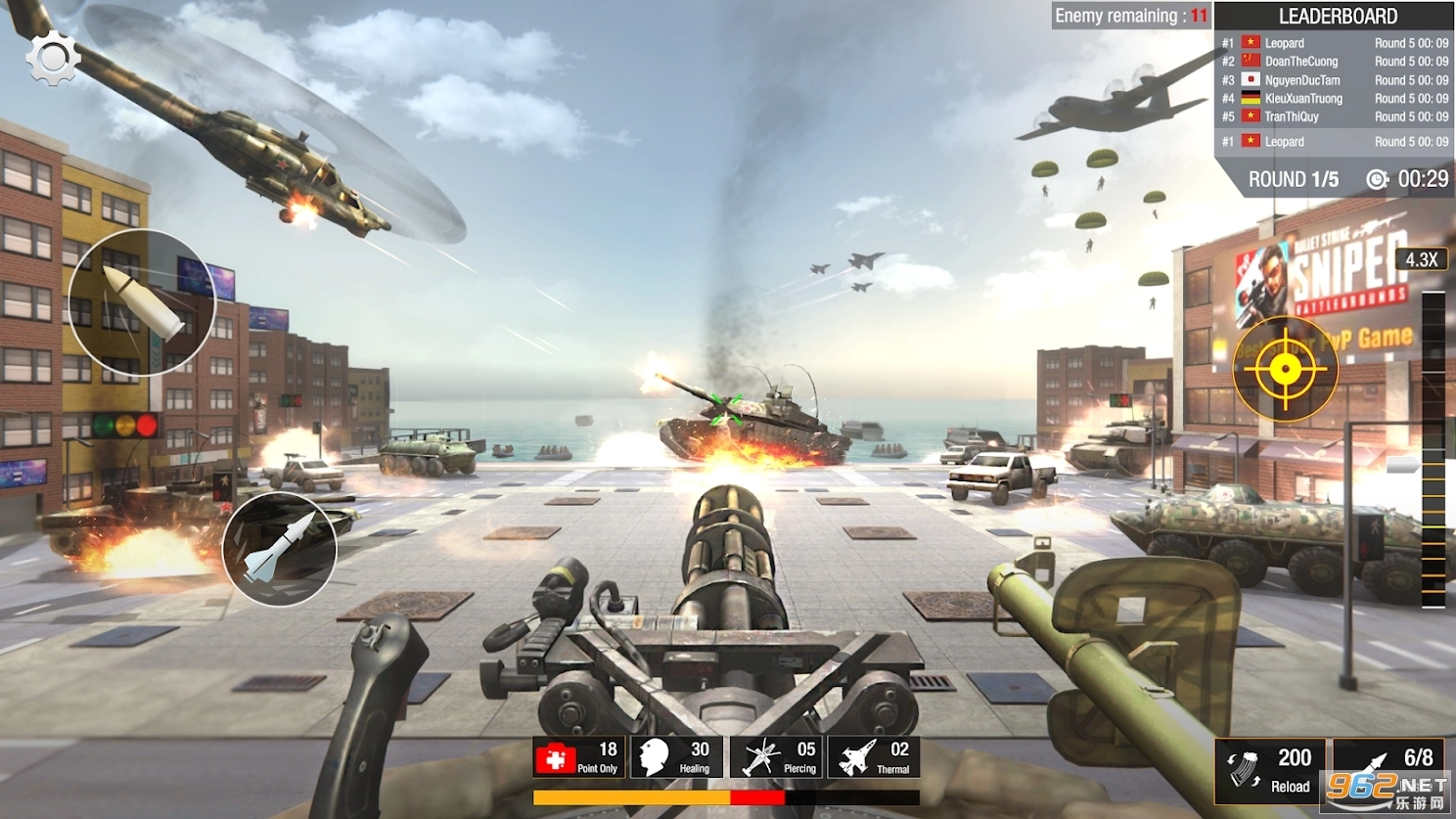The image size is (1456, 819).
Task: Click the 4.3X zoom level label
Action: click(x=1421, y=259)
